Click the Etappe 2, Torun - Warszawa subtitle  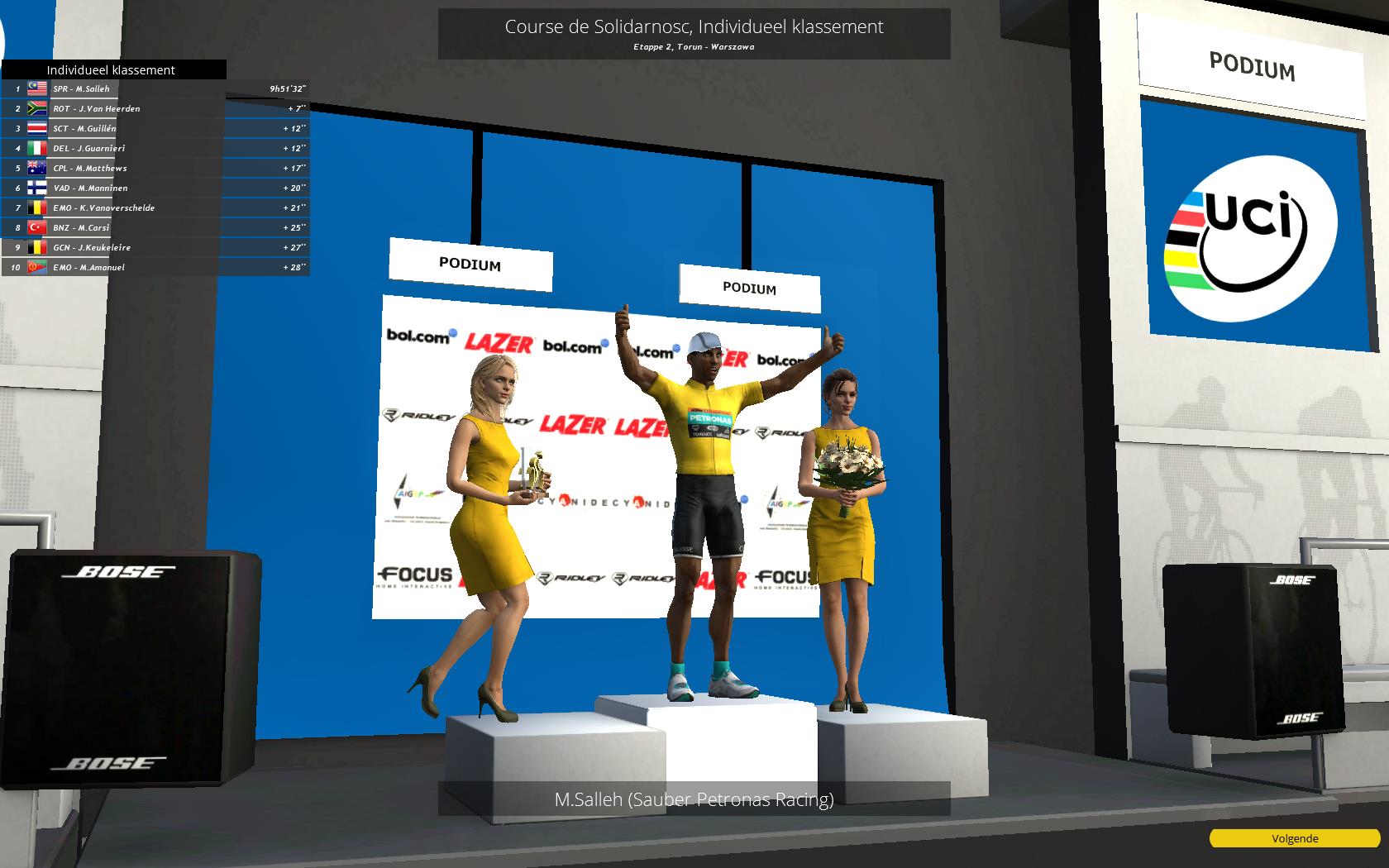[694, 47]
